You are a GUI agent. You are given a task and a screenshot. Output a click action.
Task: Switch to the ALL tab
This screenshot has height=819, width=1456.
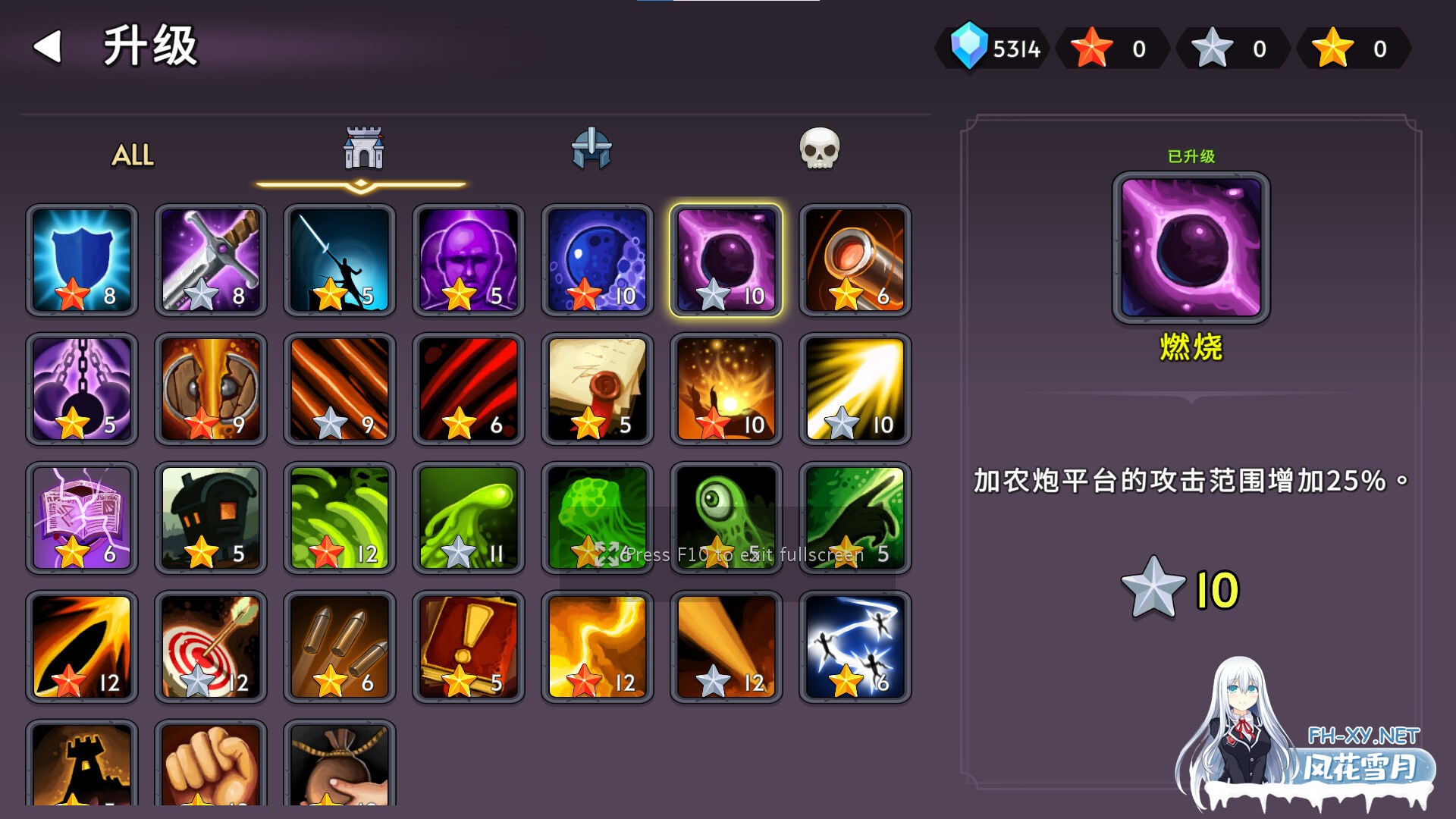pos(132,157)
